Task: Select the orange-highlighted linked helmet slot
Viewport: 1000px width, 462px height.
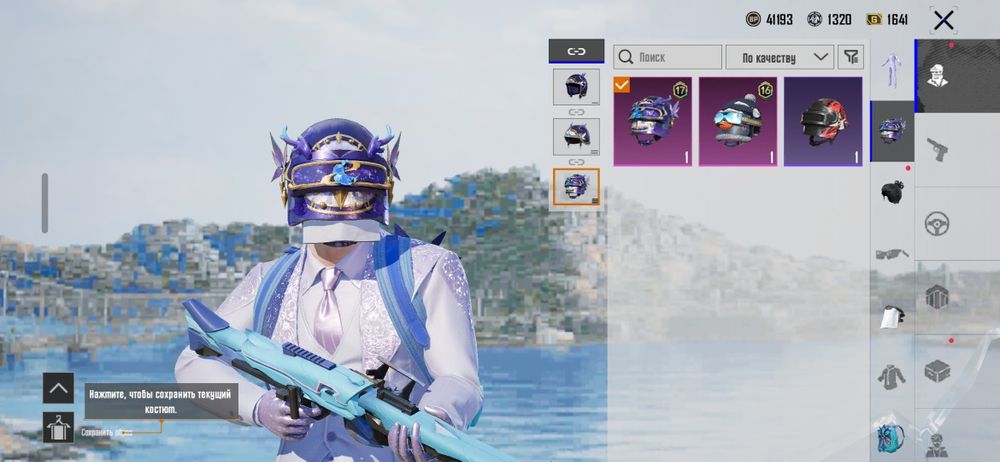Action: 576,187
